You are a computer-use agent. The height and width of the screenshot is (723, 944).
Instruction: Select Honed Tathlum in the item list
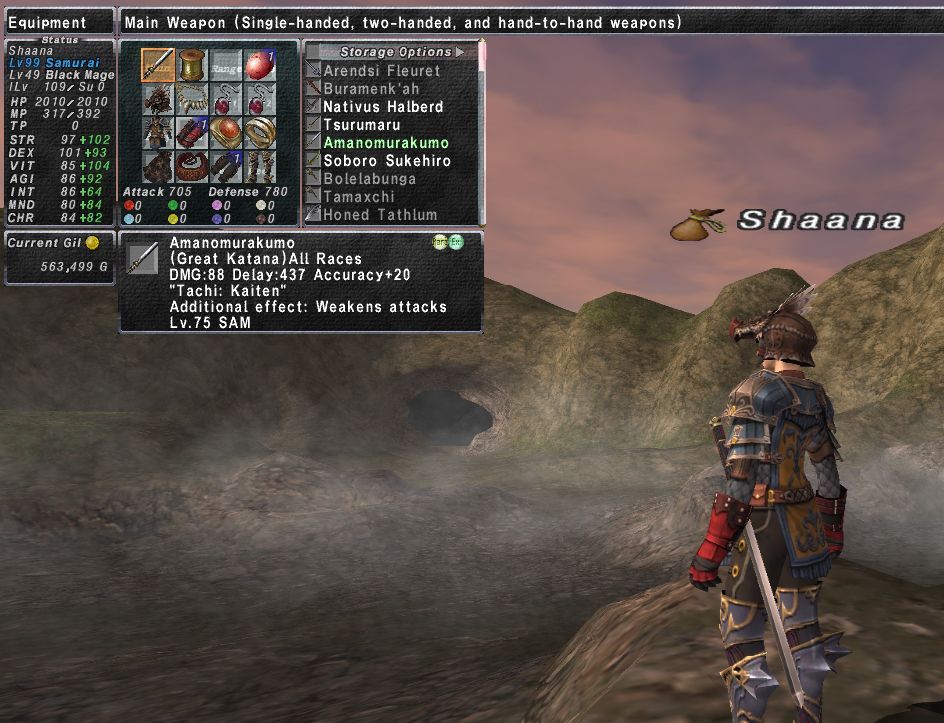tap(380, 215)
